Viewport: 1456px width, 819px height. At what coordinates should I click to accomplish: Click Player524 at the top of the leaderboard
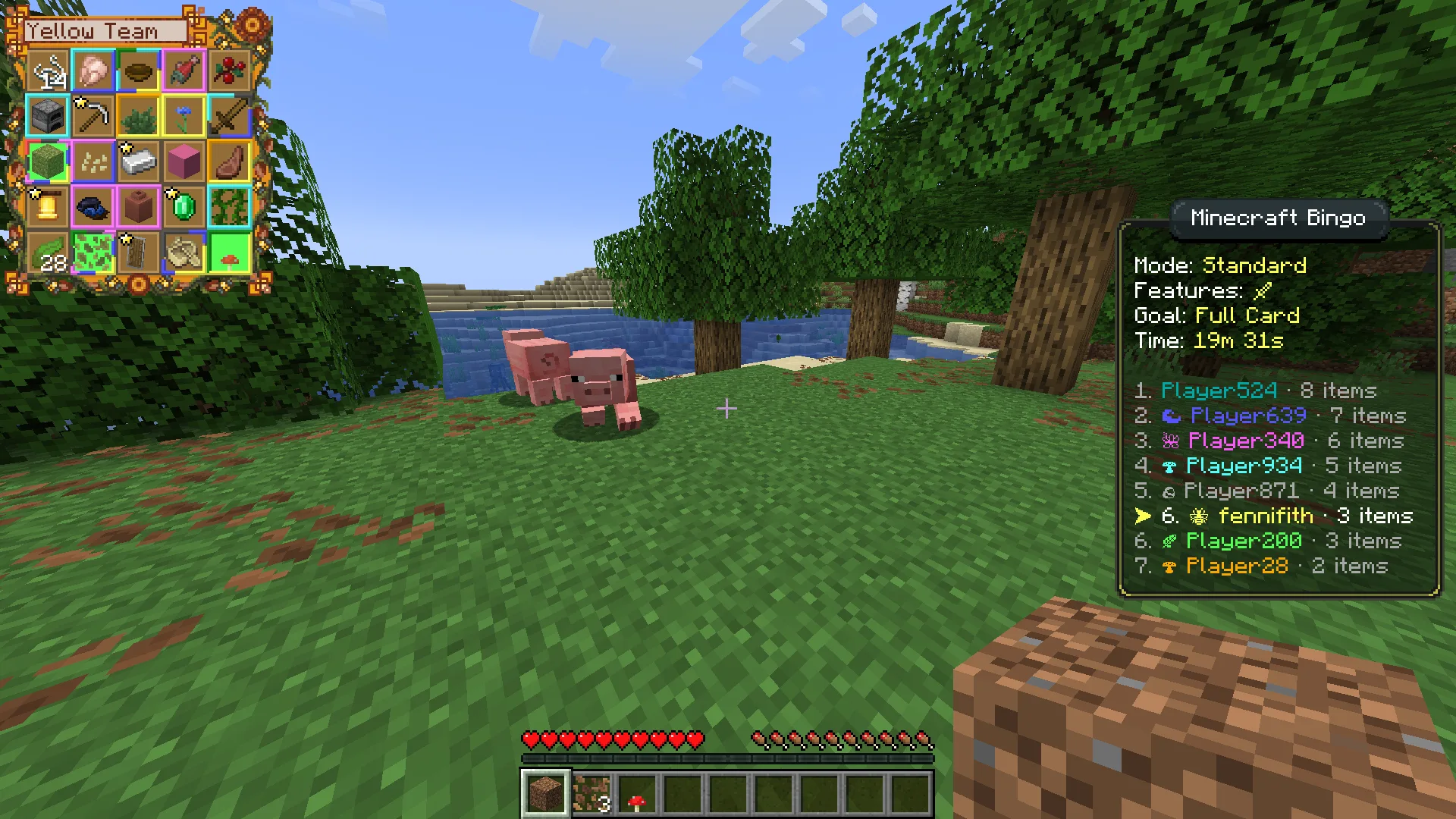(x=1219, y=391)
